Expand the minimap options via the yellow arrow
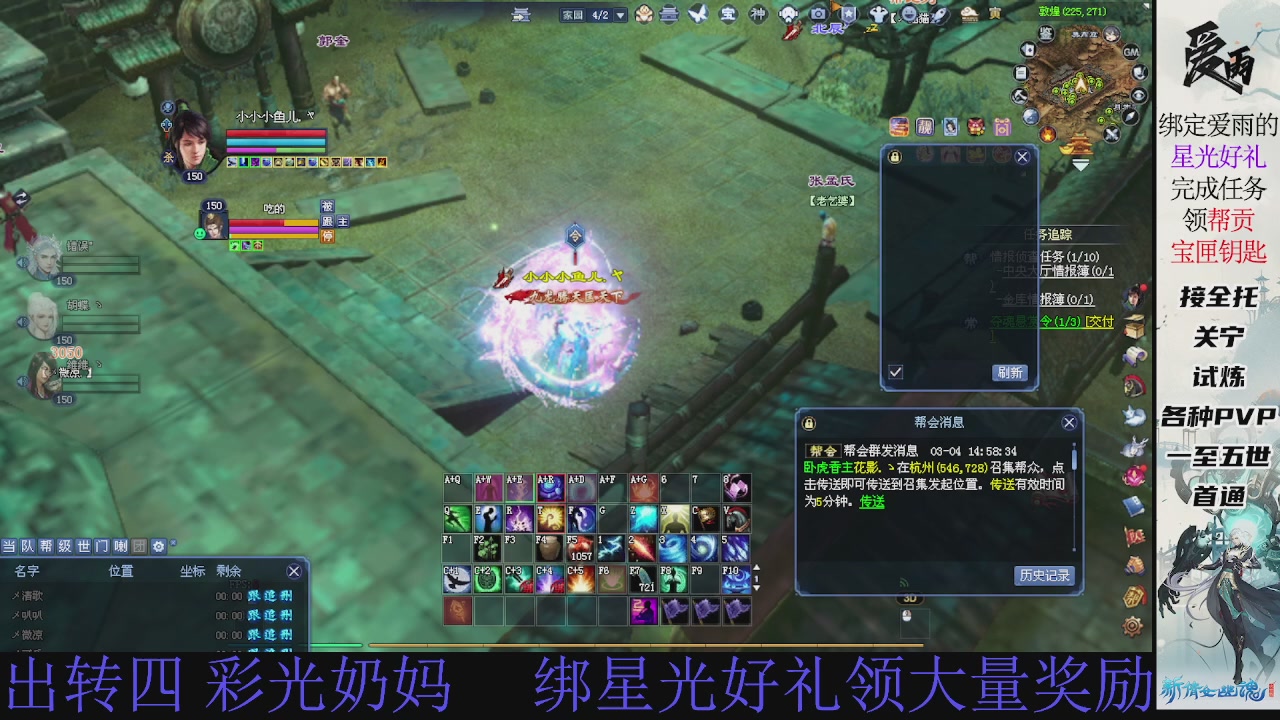The height and width of the screenshot is (720, 1280). (x=1080, y=163)
